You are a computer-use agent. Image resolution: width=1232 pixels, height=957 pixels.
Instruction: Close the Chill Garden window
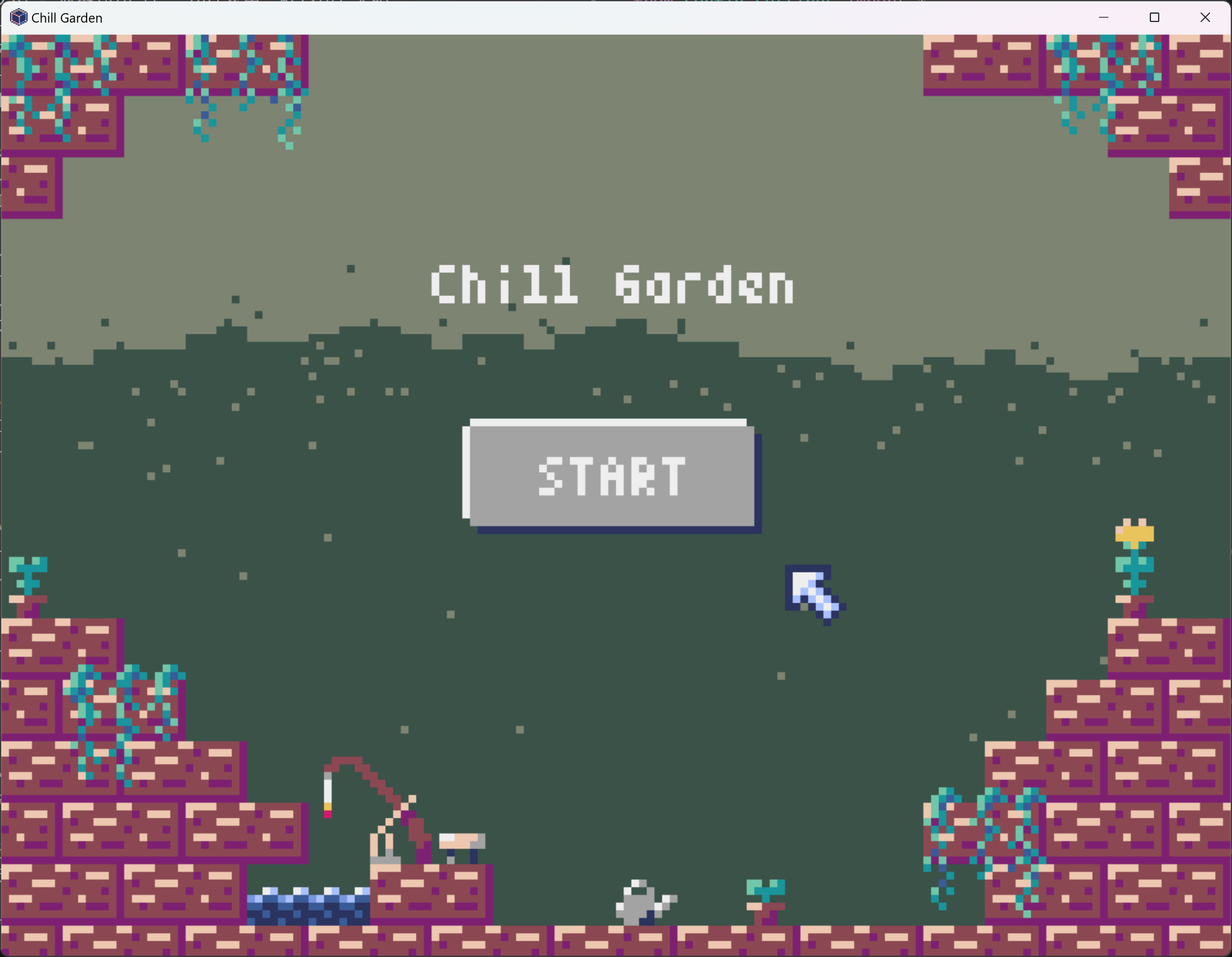[x=1205, y=17]
